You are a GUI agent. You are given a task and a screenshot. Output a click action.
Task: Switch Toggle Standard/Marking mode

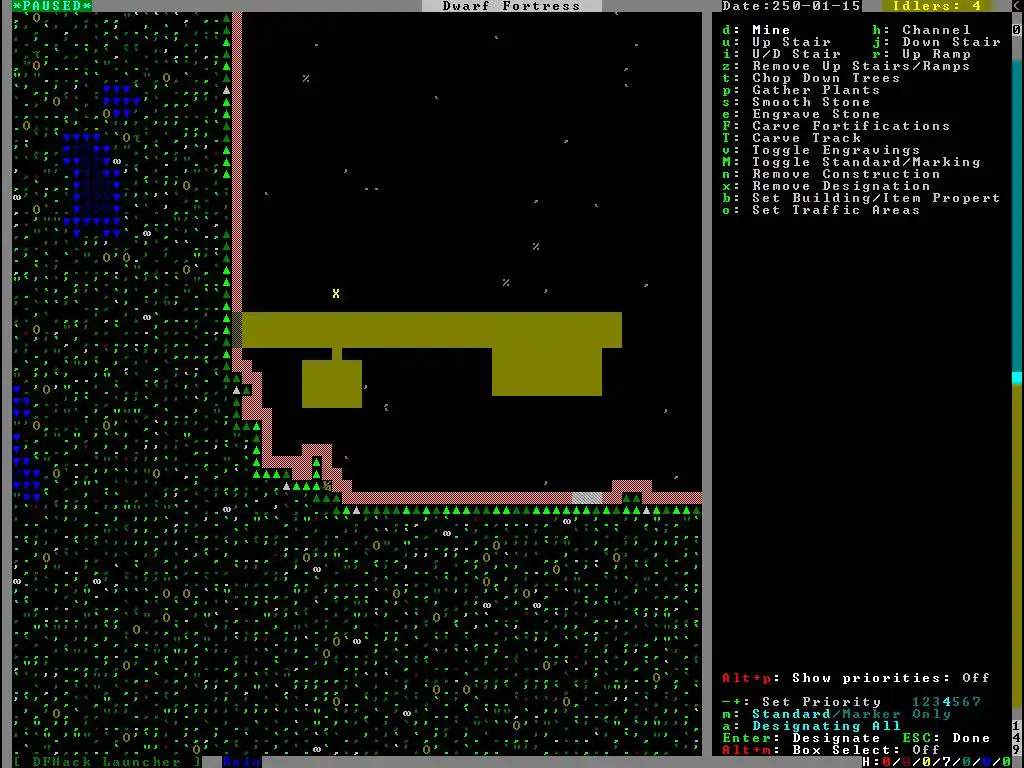(866, 162)
